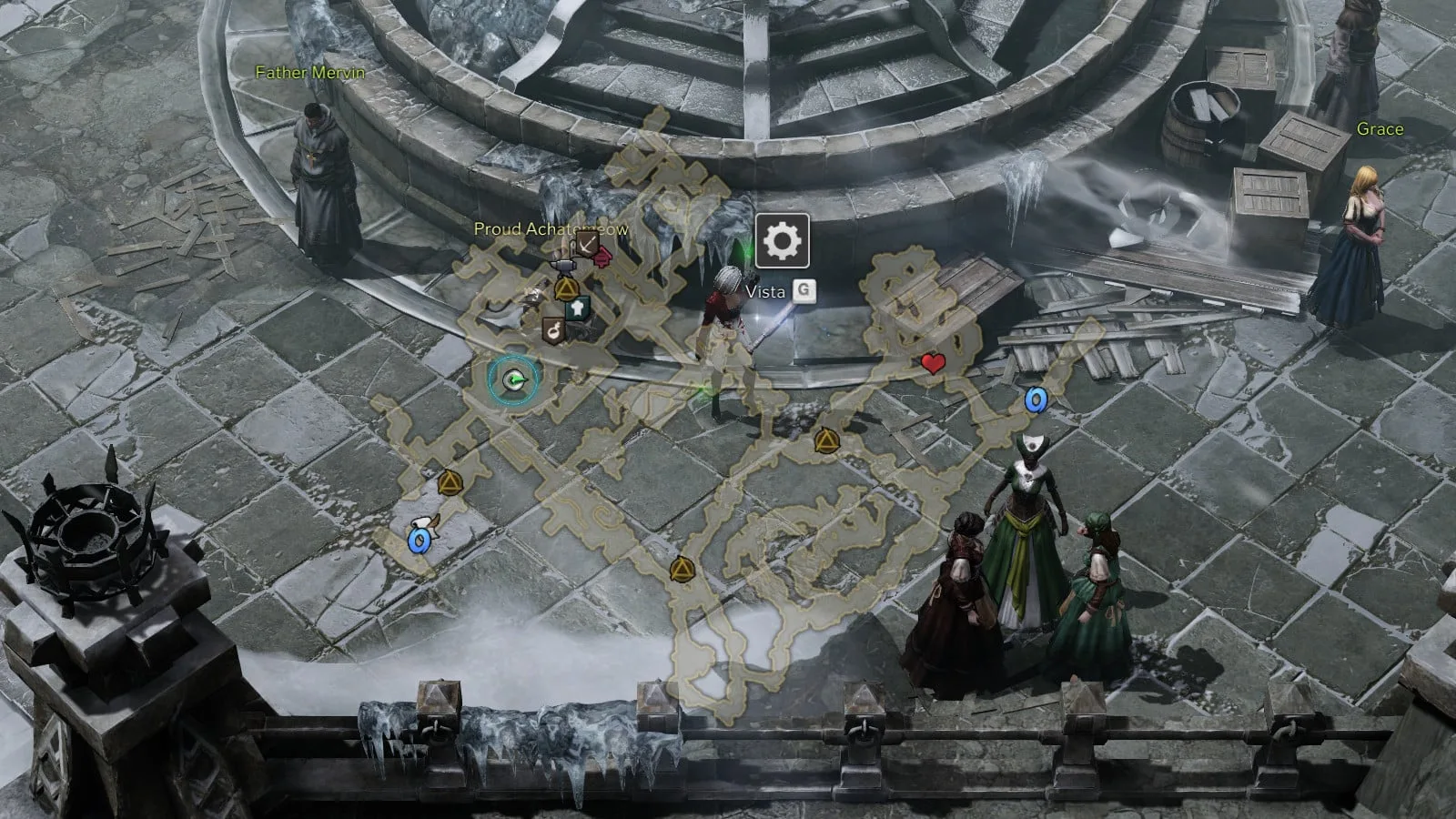Screen dimensions: 1456x819
Task: Click the Vista gear interaction icon
Action: click(x=782, y=241)
